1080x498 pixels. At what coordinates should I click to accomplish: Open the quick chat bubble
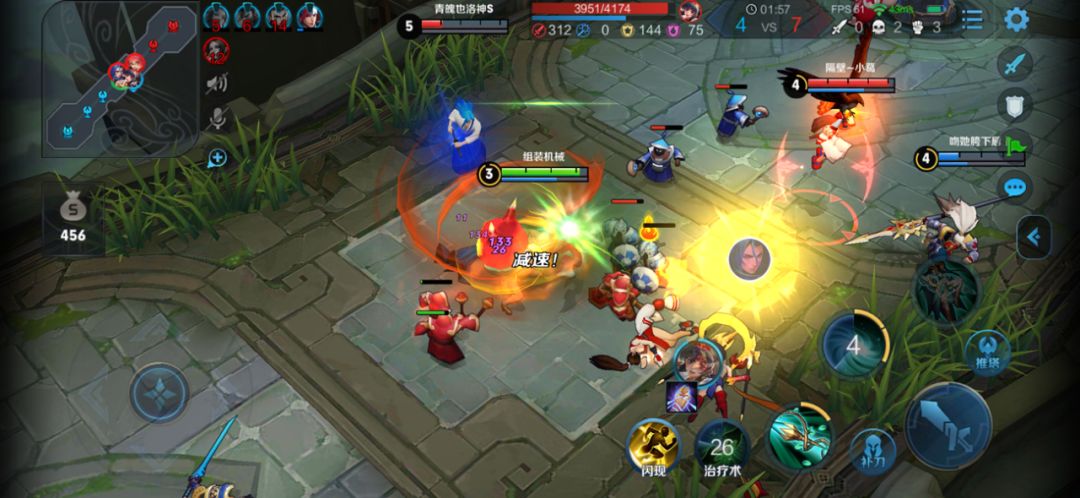coord(1015,187)
